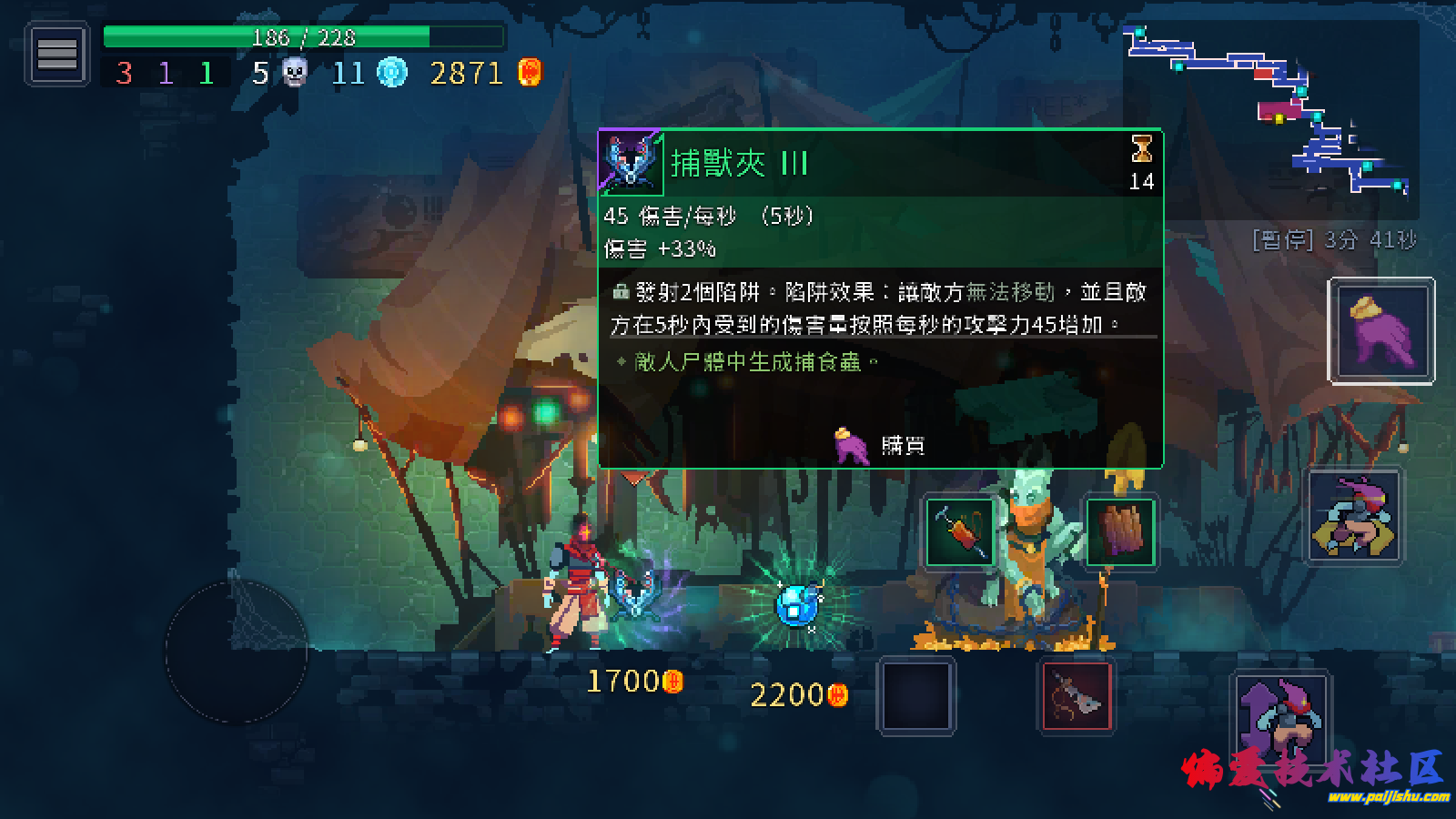
Task: Select the red-bordered cleaver skill slot
Action: tap(1077, 698)
